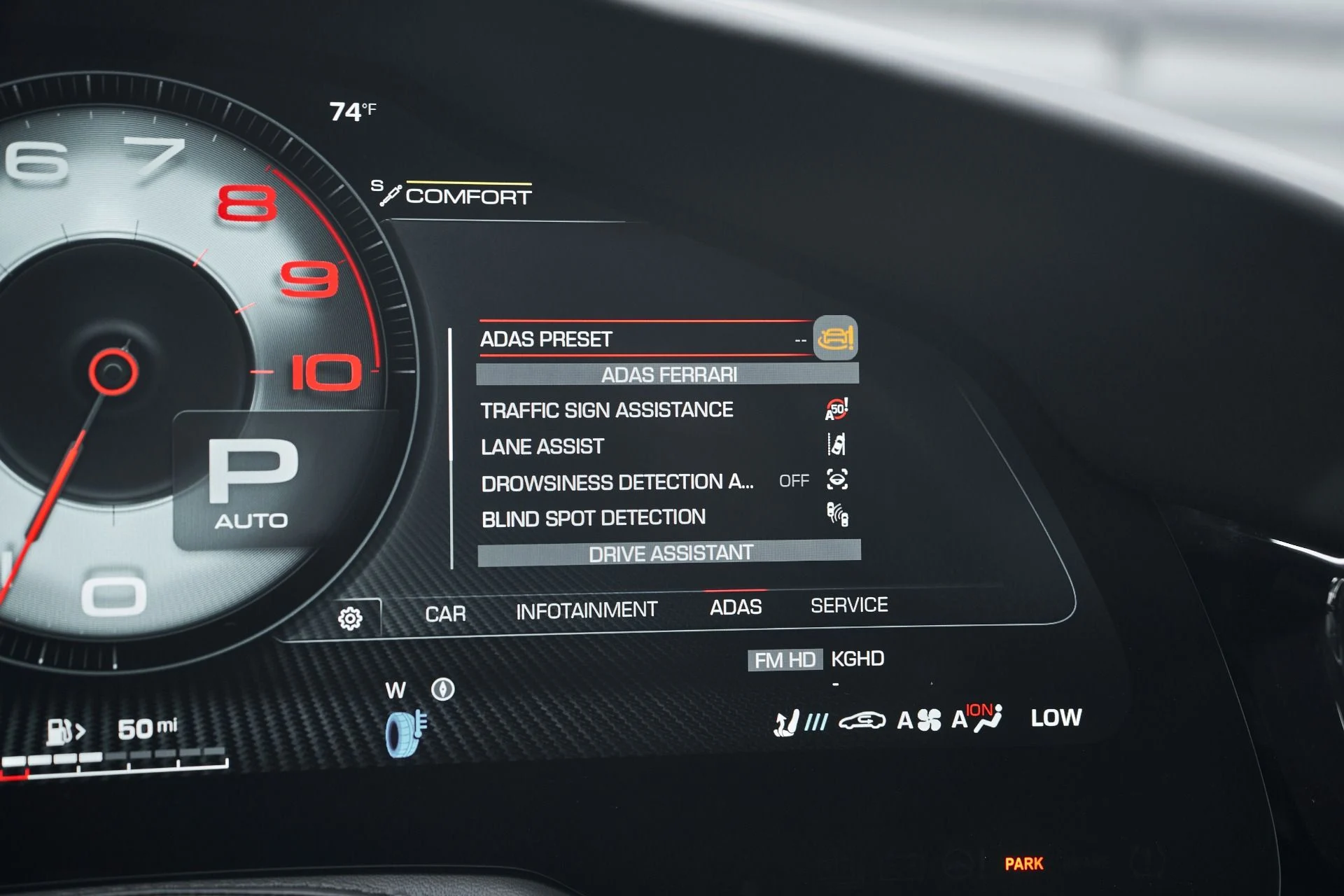Choose the Lane Assist entry
The image size is (1344, 896).
542,447
